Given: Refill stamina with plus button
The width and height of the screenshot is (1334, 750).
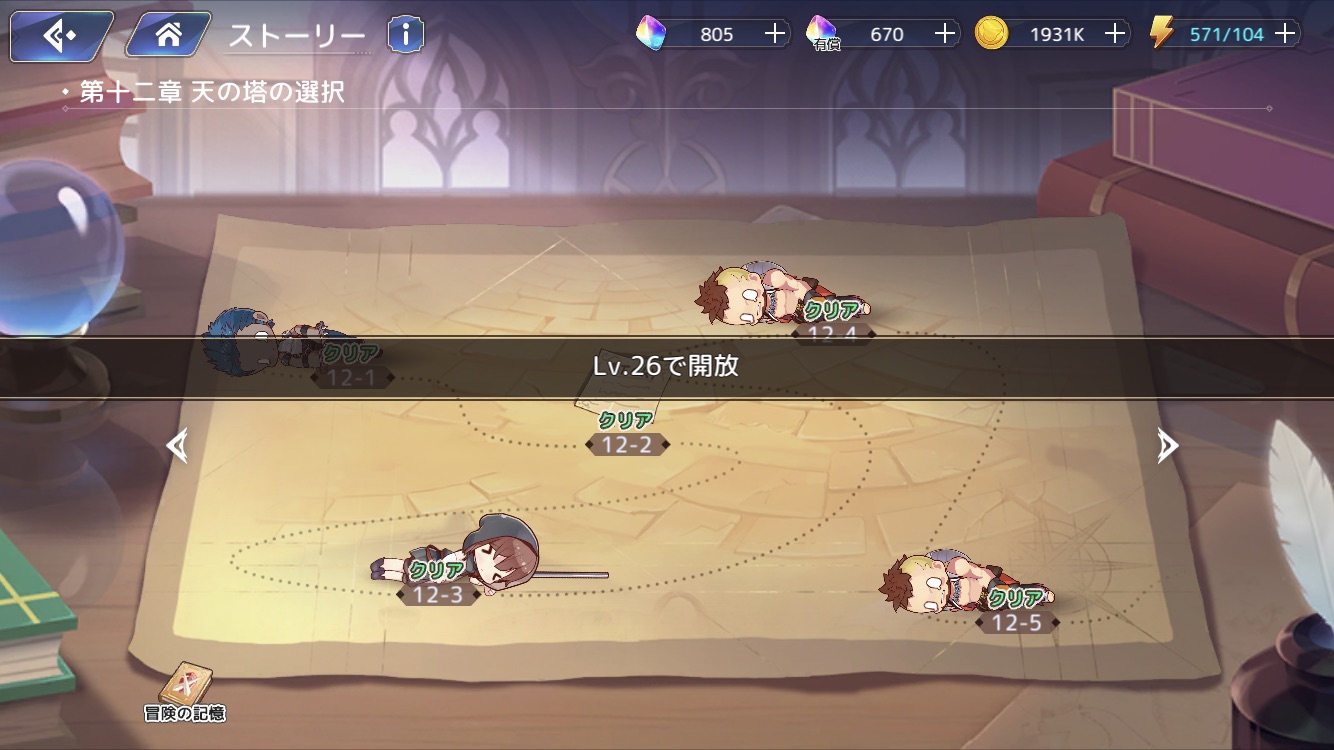Looking at the screenshot, I should (1286, 34).
